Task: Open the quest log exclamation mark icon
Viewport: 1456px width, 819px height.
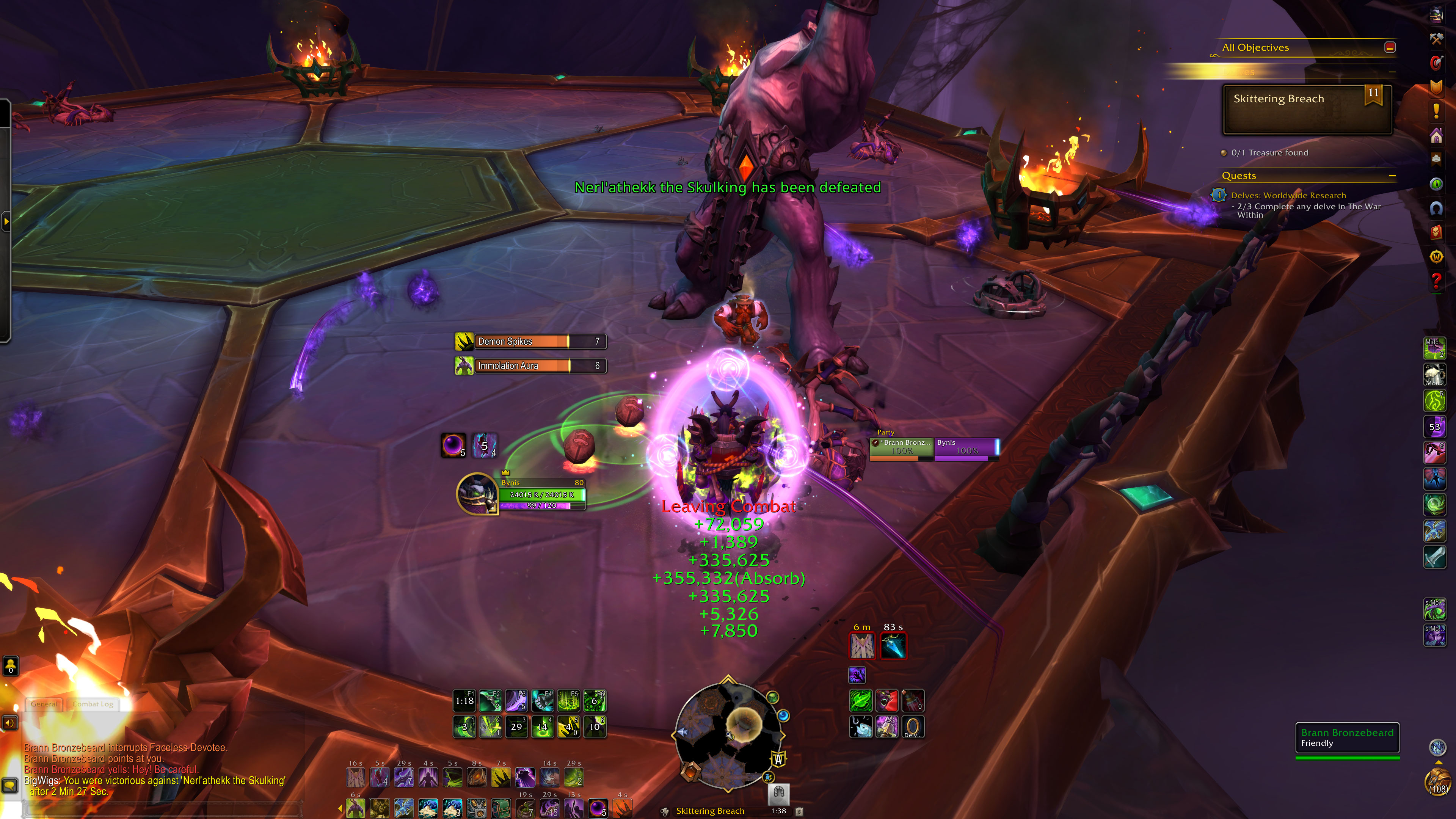Action: tap(1436, 111)
